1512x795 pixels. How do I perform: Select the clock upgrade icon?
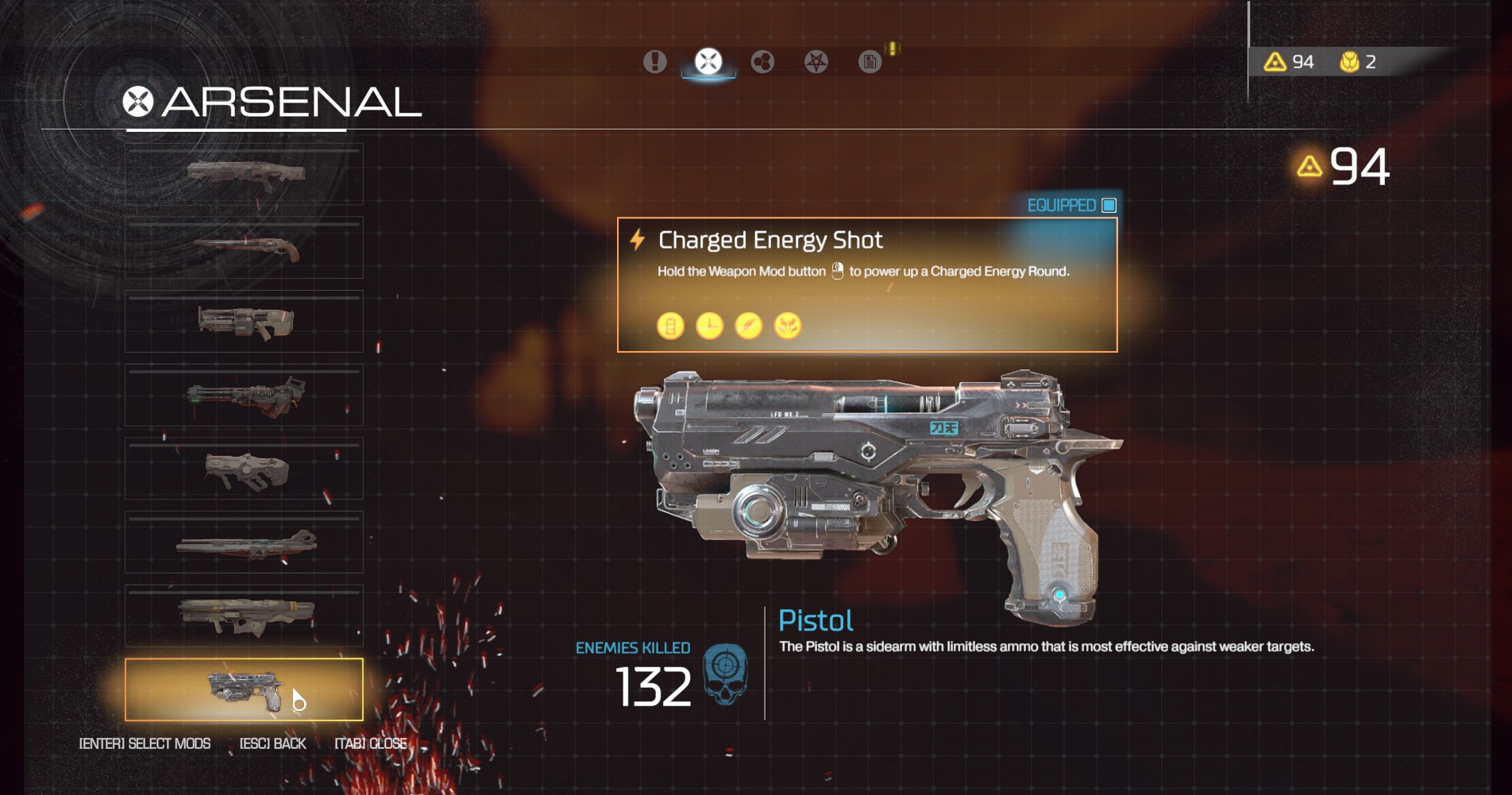coord(709,326)
